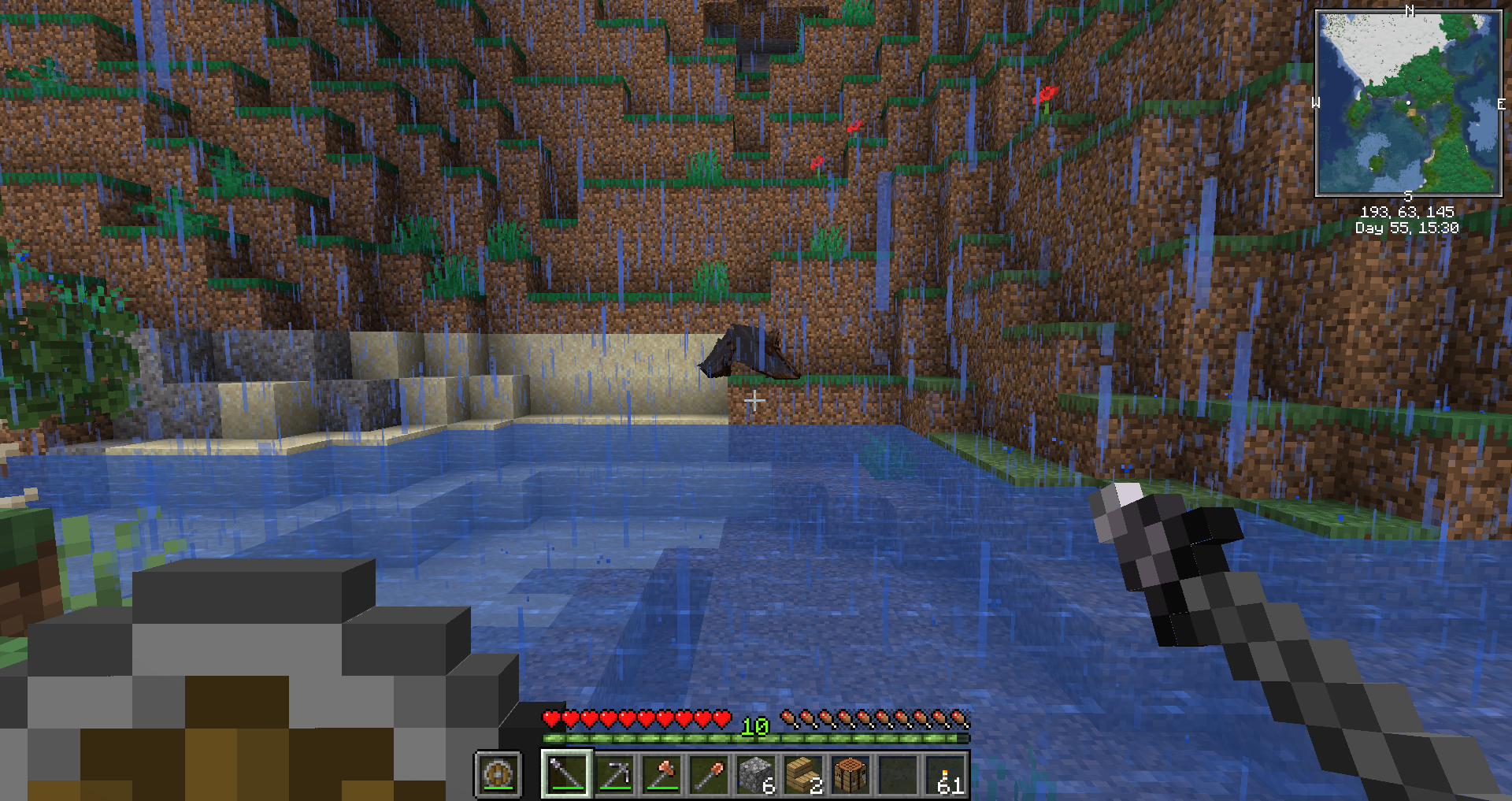This screenshot has width=1512, height=801.
Task: Choose the torch stack slot
Action: tap(945, 774)
